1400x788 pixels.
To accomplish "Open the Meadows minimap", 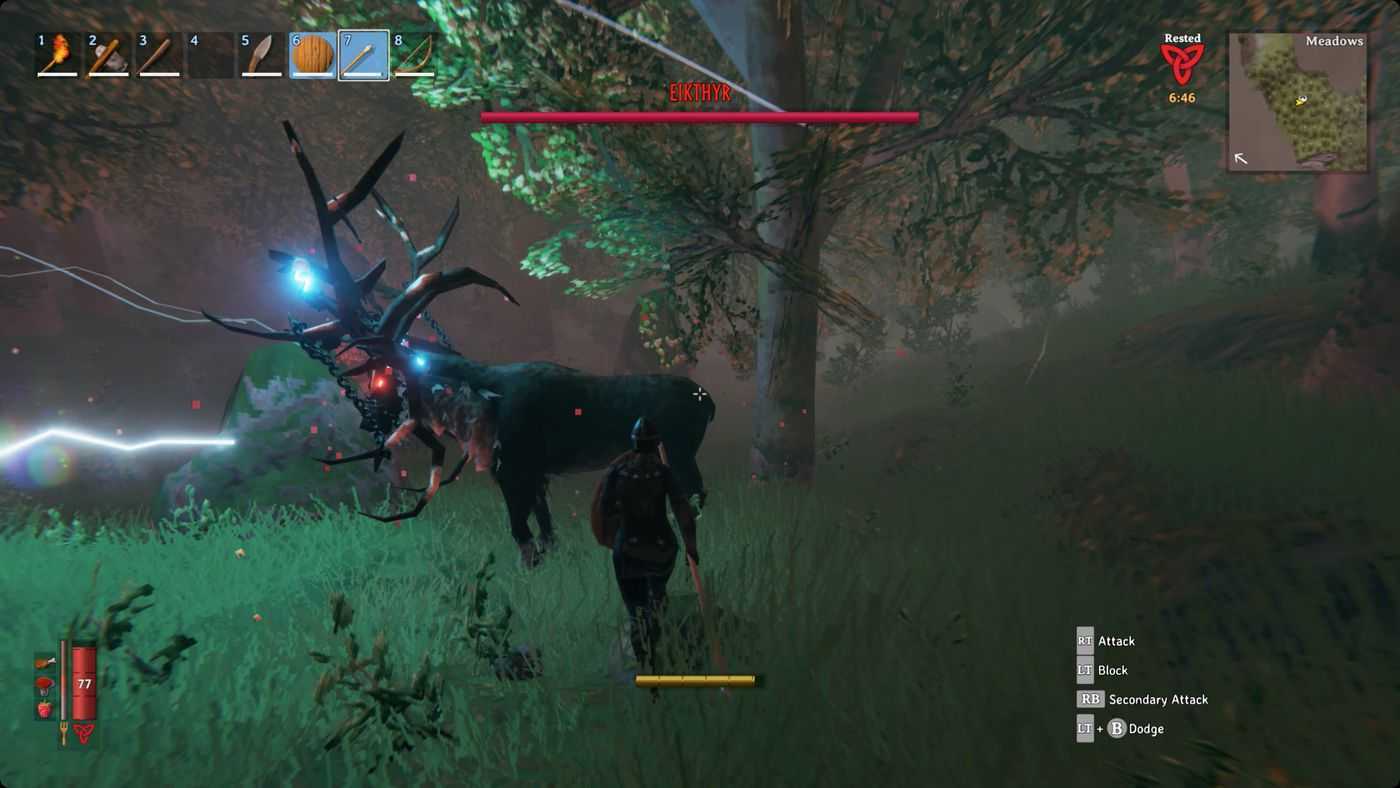I will 1297,102.
